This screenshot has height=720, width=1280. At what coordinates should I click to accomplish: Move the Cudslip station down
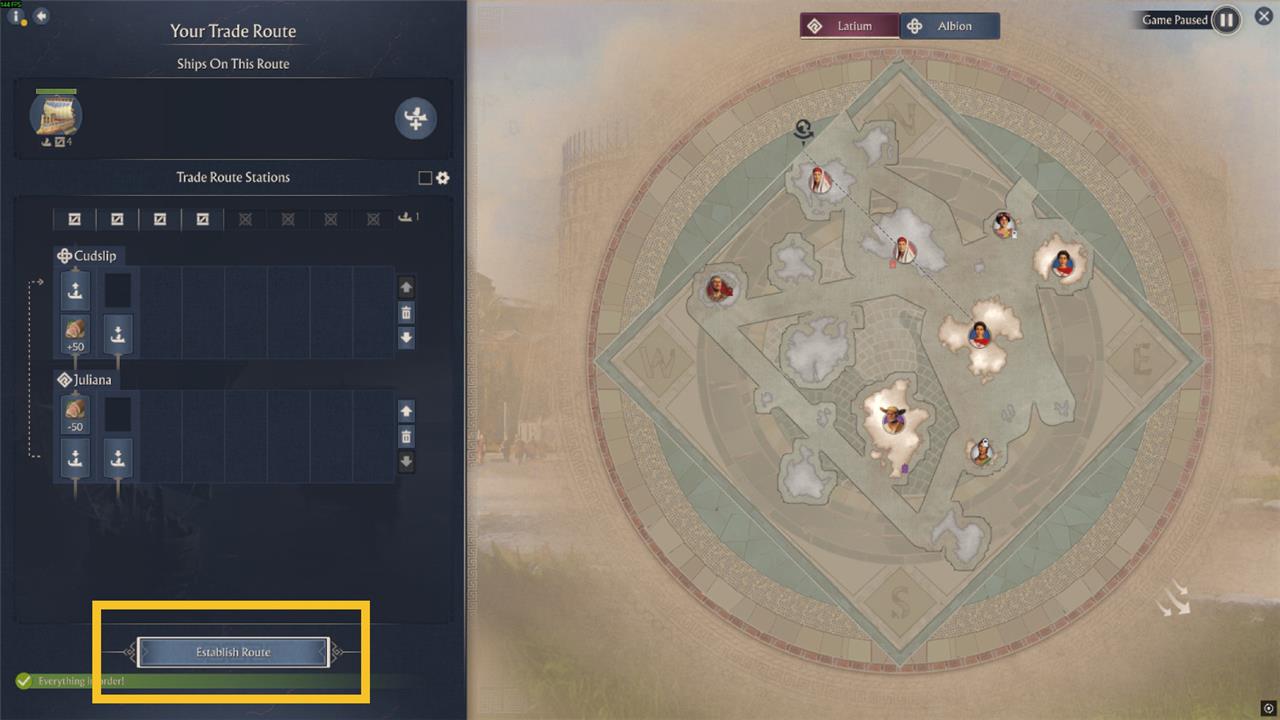pyautogui.click(x=406, y=338)
